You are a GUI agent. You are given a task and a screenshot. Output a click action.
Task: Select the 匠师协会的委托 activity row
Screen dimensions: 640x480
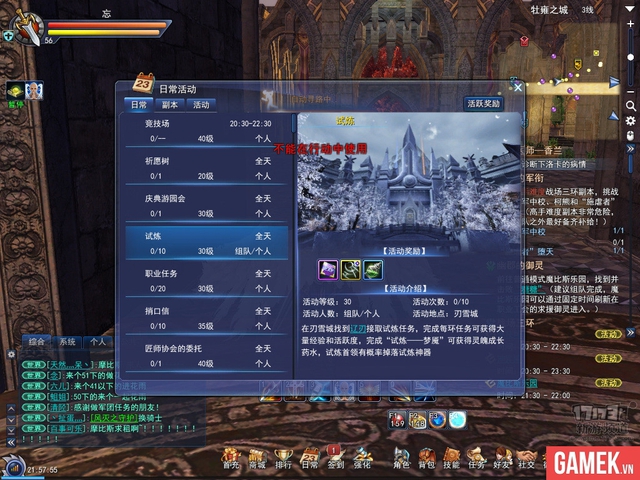205,355
